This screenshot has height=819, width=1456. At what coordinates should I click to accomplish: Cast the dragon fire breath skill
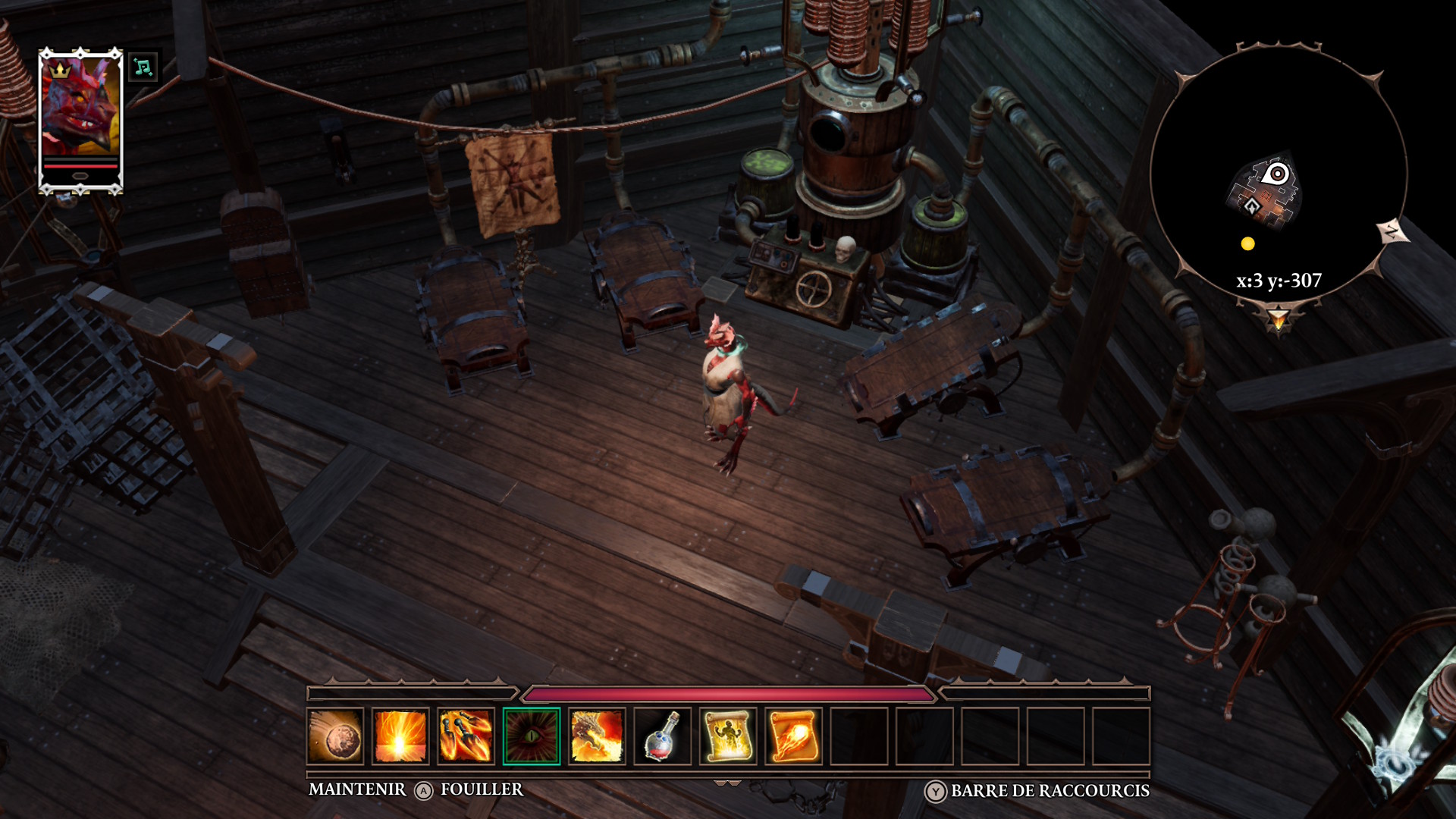coord(597,736)
